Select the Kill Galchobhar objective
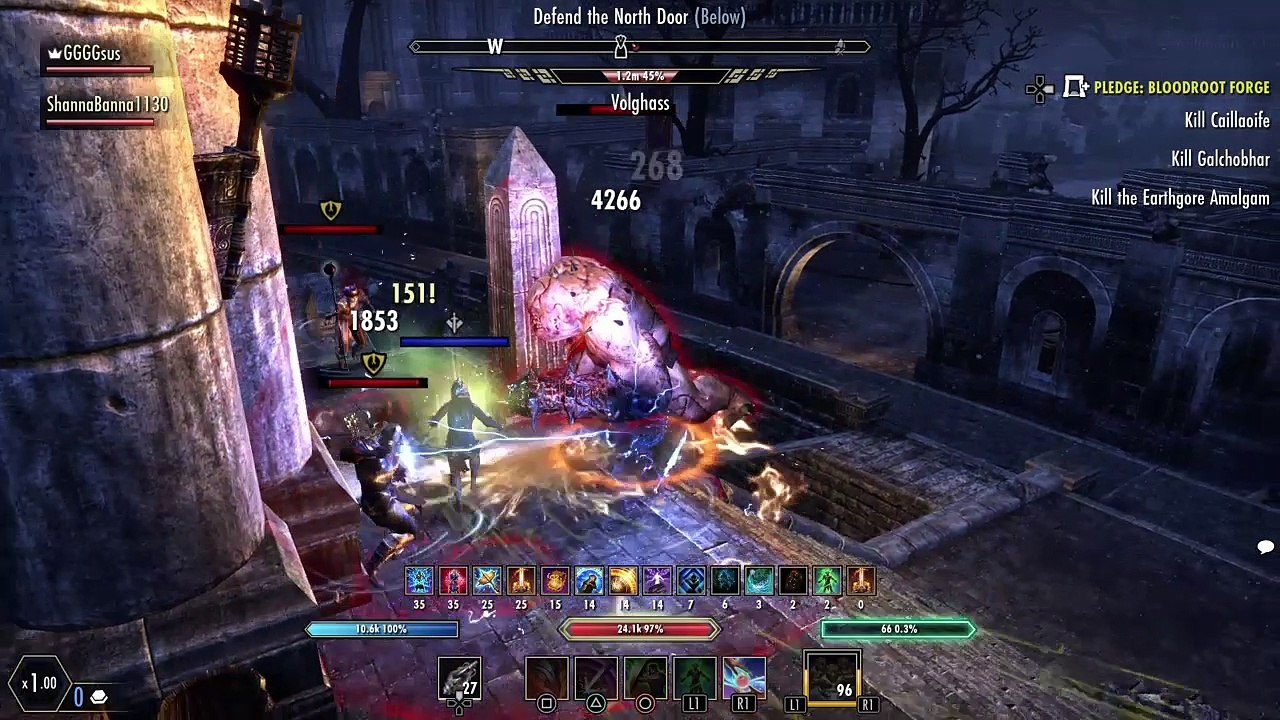Viewport: 1280px width, 720px height. point(1220,159)
